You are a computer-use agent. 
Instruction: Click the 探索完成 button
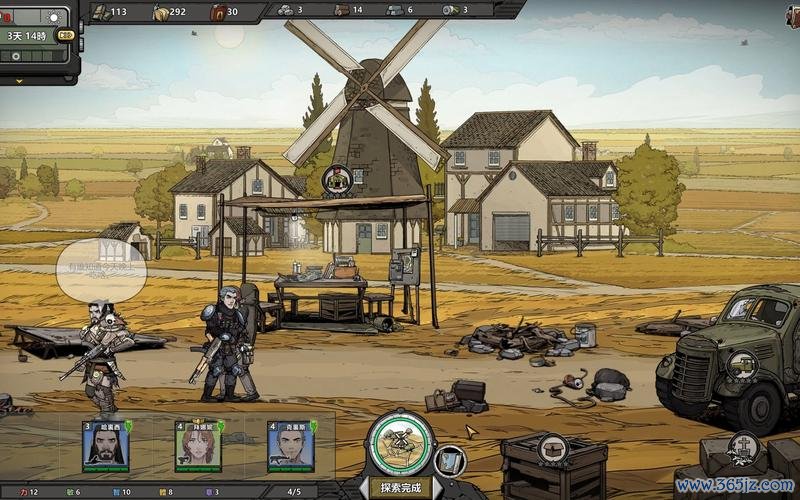point(400,489)
